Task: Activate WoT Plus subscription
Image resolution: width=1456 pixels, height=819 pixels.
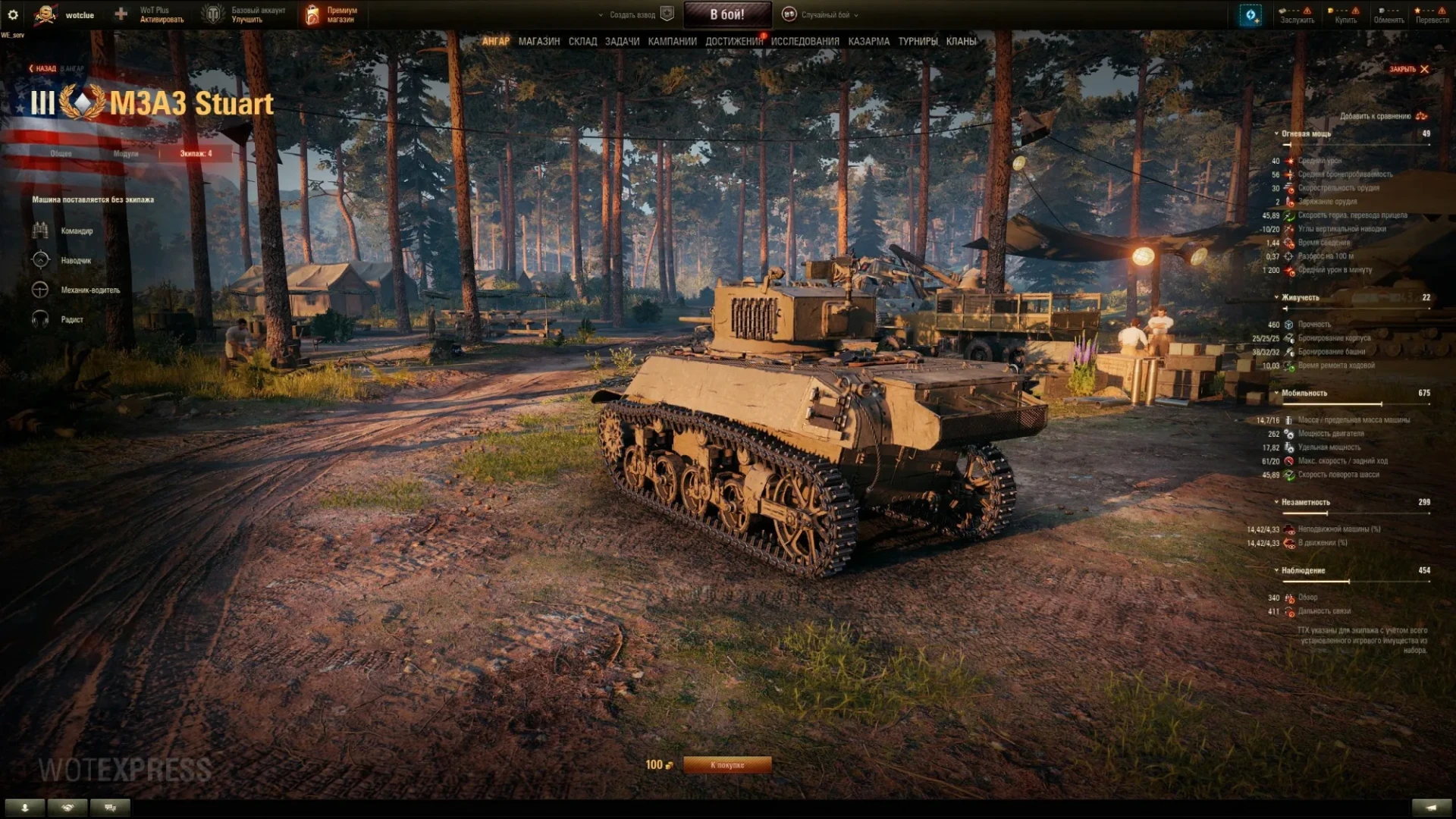Action: point(154,14)
